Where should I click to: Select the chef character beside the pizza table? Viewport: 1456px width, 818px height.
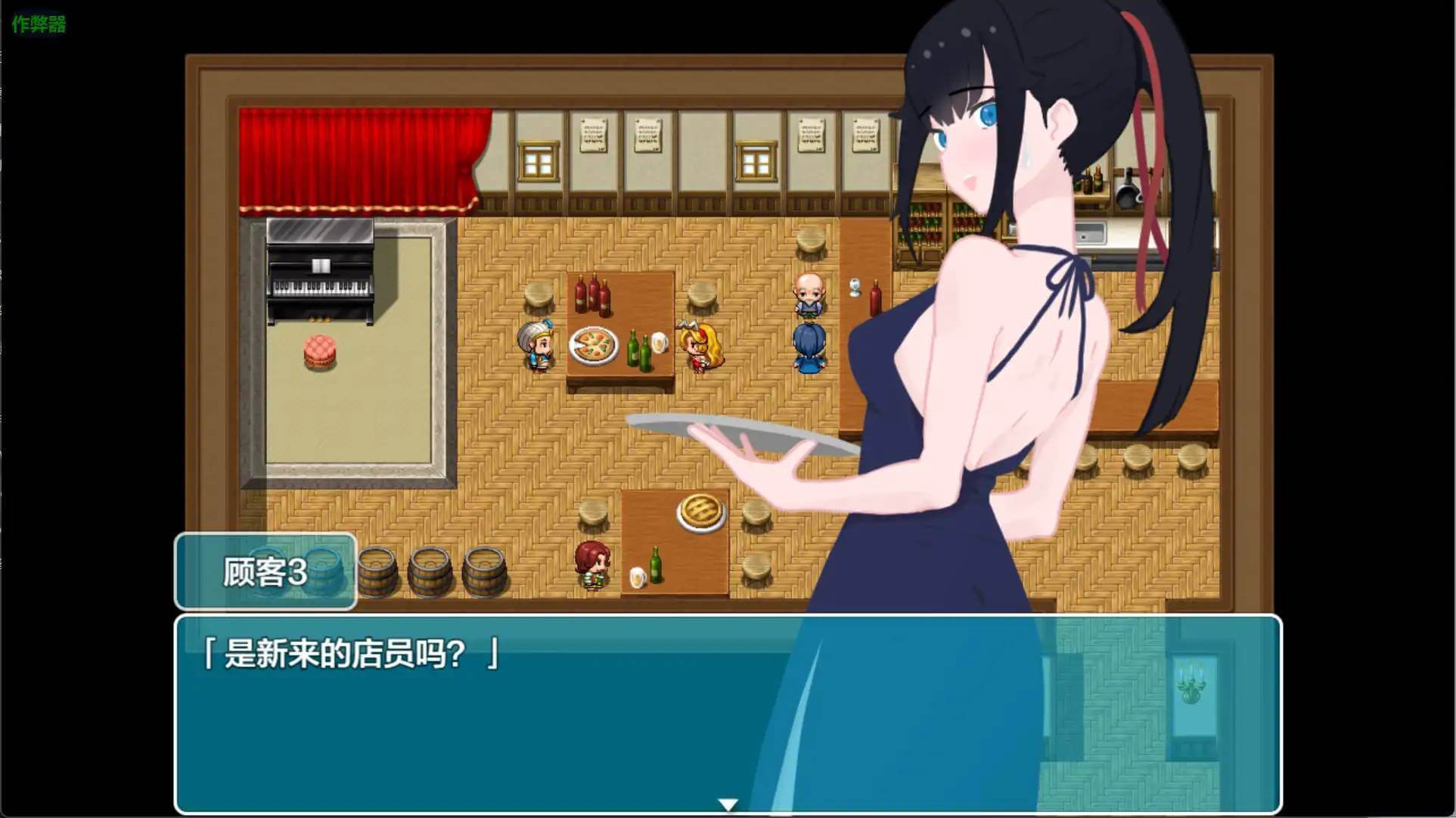(x=537, y=347)
